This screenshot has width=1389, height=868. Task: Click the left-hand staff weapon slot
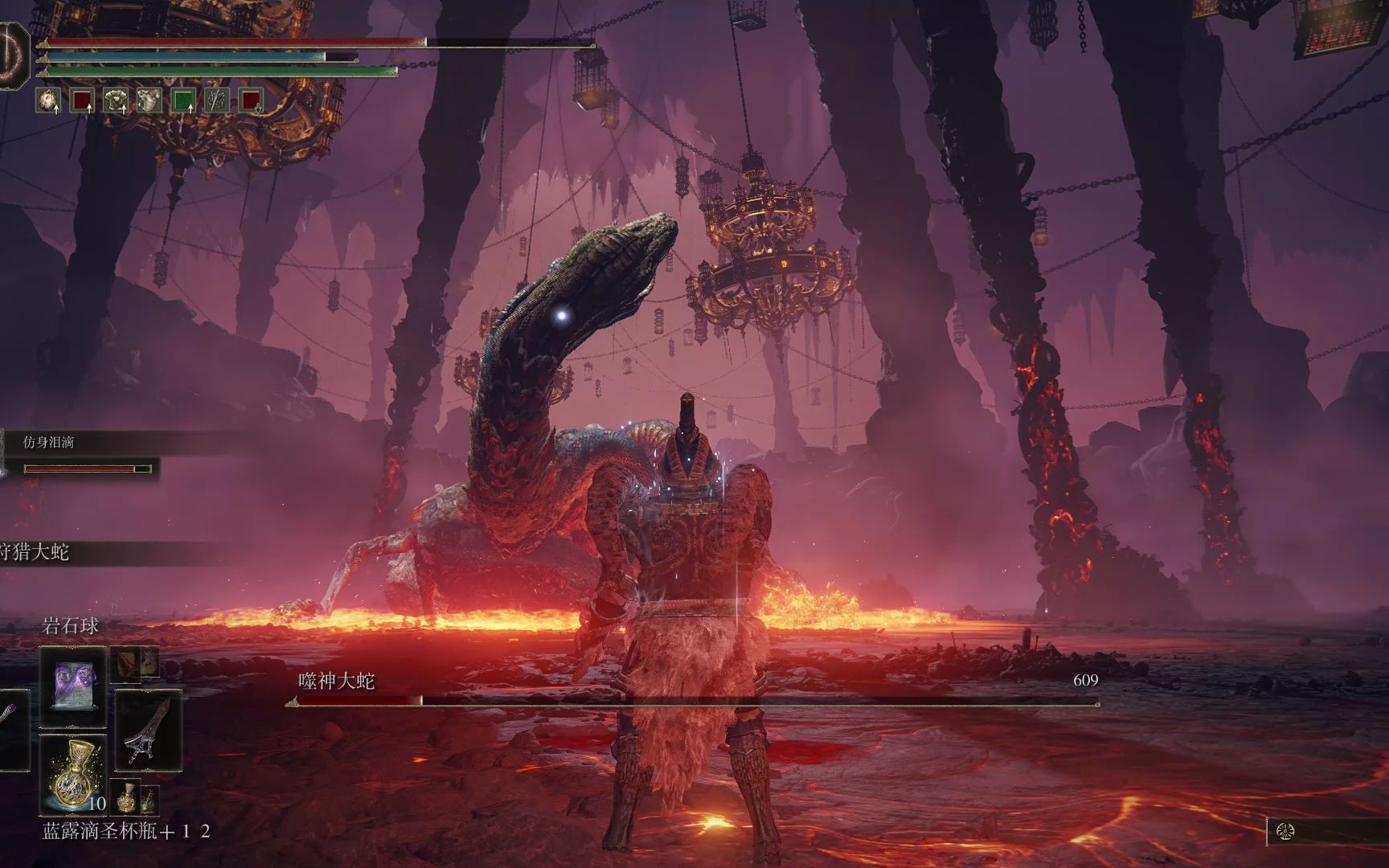[11, 728]
